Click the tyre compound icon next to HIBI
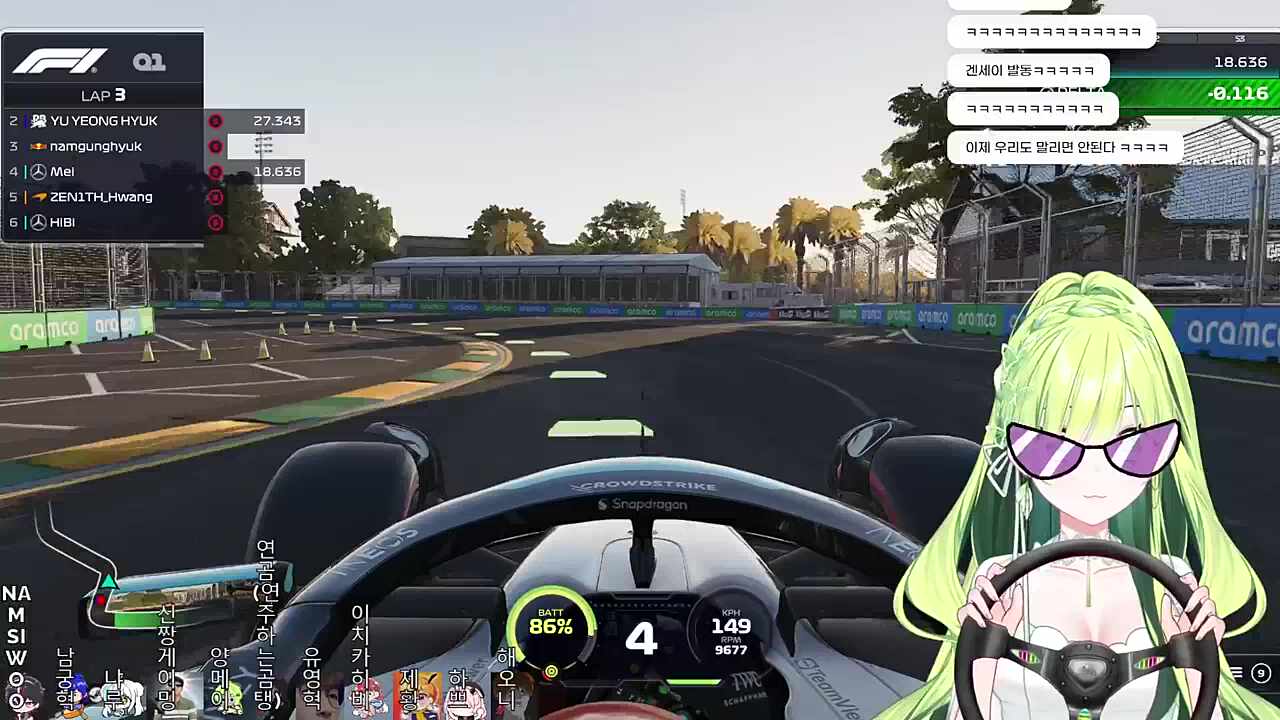1280x720 pixels. (x=215, y=222)
